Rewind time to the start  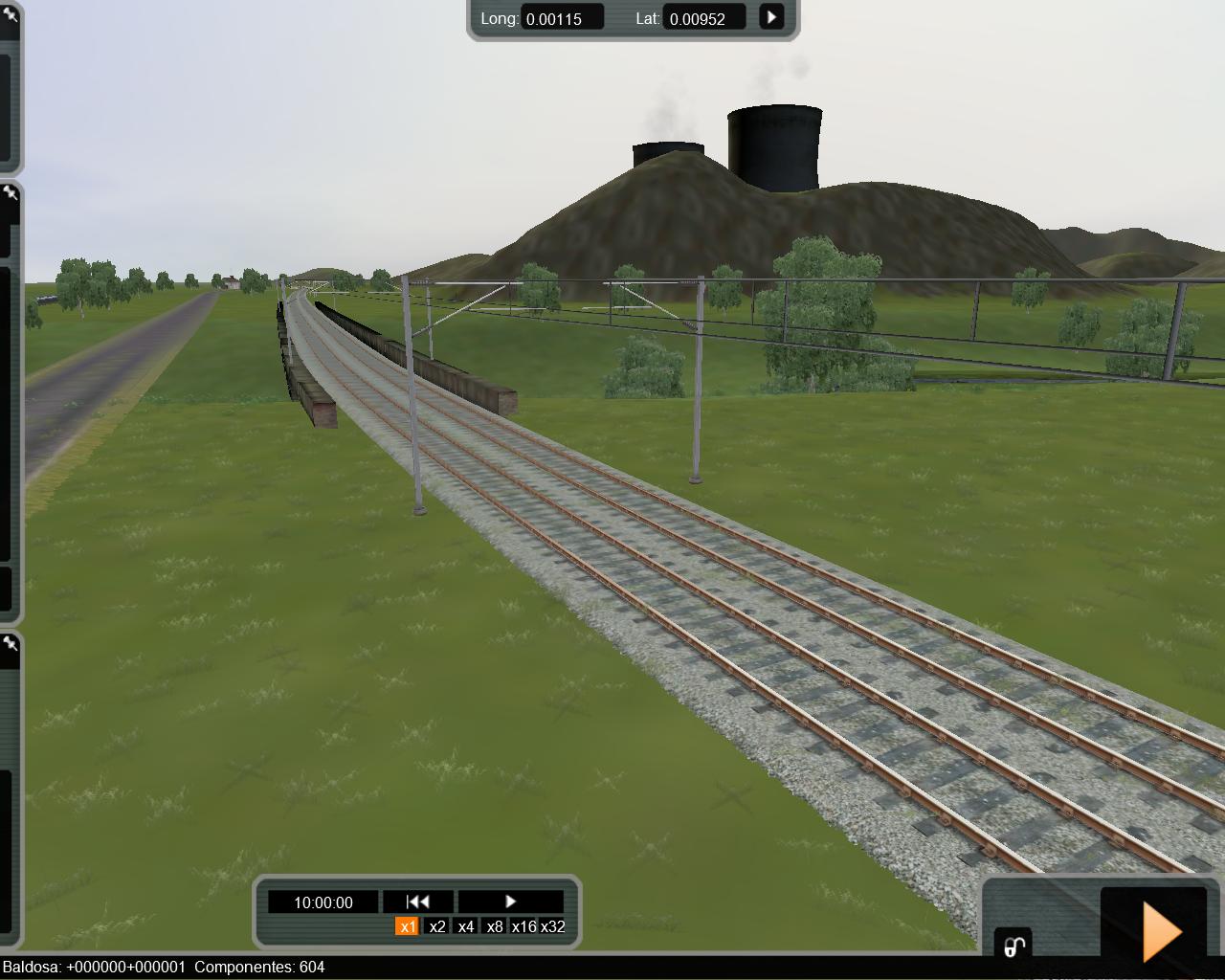[x=417, y=902]
